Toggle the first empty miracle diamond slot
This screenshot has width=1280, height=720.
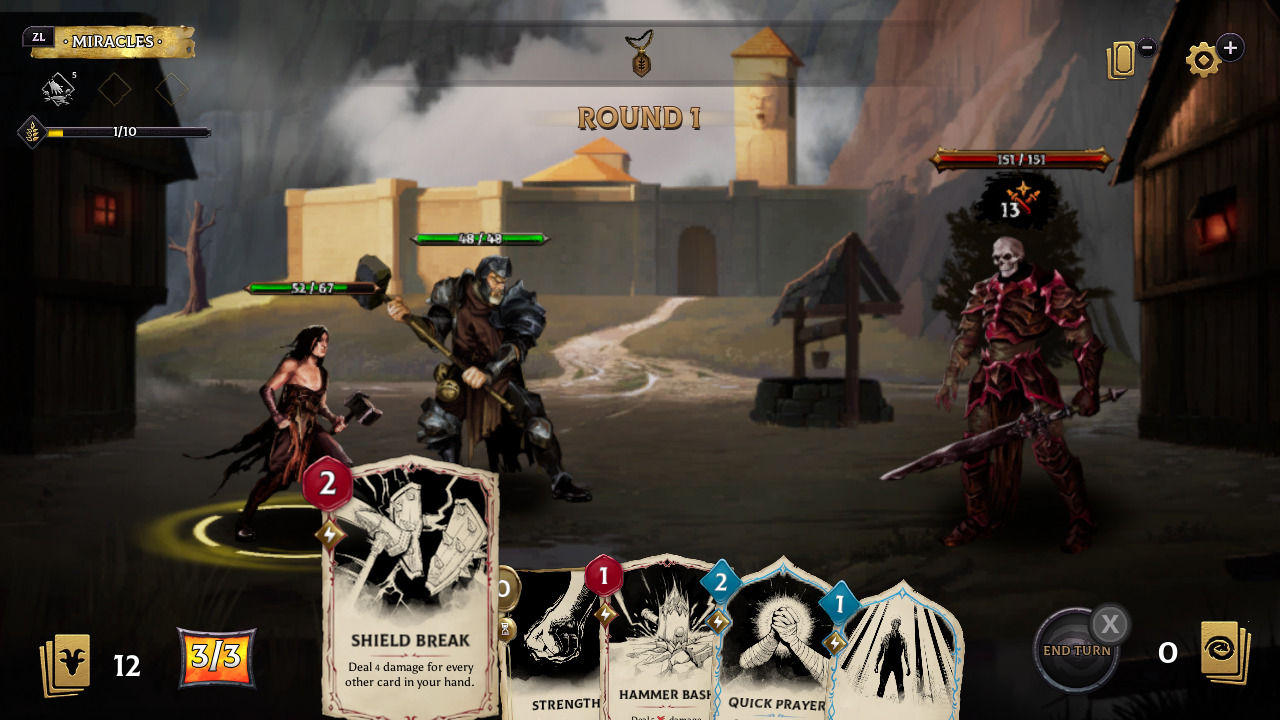[x=114, y=90]
